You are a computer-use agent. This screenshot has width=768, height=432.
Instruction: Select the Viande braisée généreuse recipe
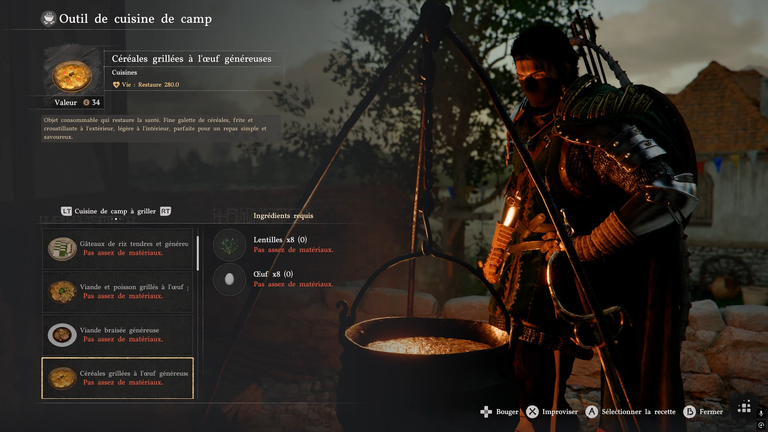117,334
